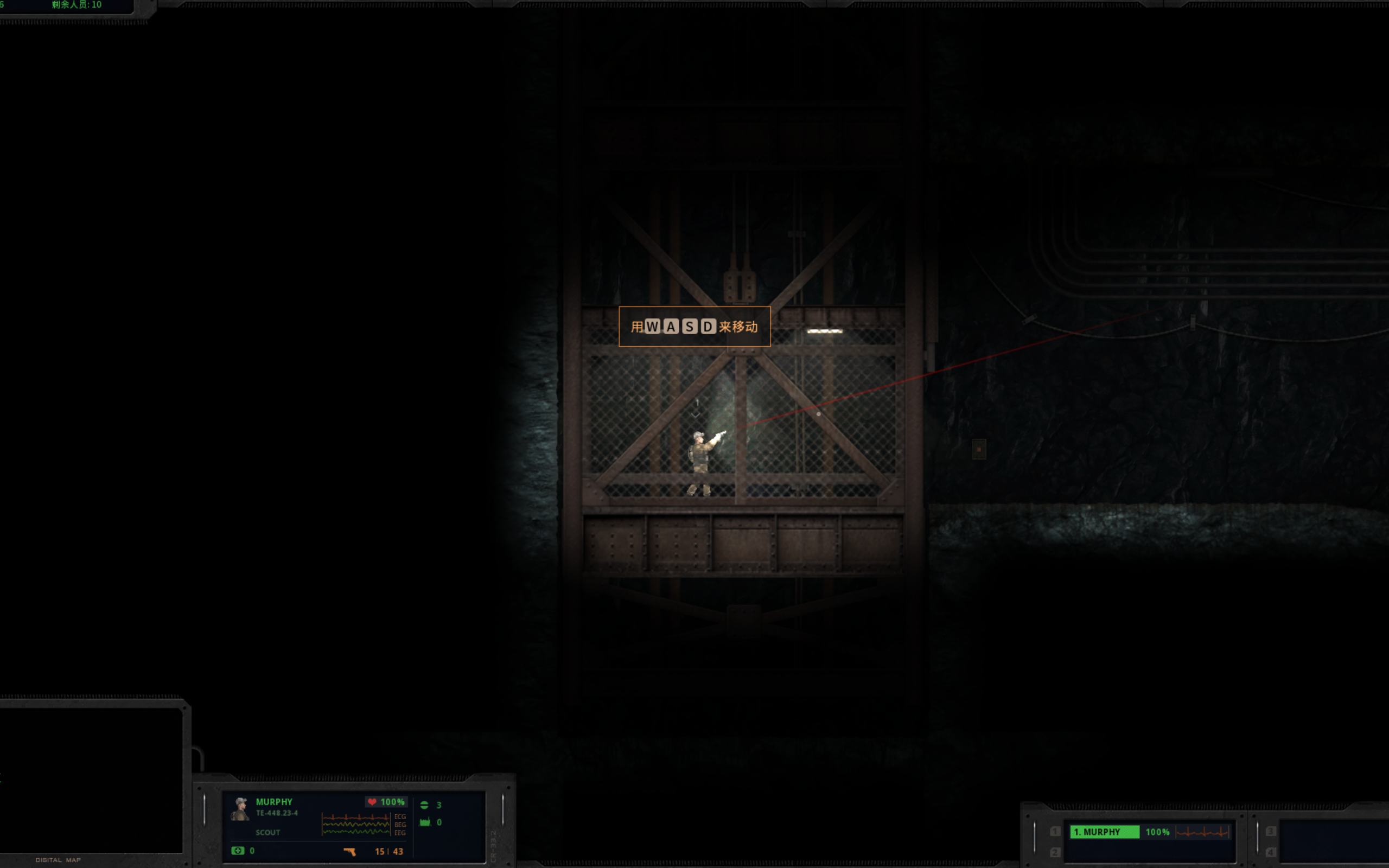Click the W key in the tutorial hint

click(x=654, y=327)
